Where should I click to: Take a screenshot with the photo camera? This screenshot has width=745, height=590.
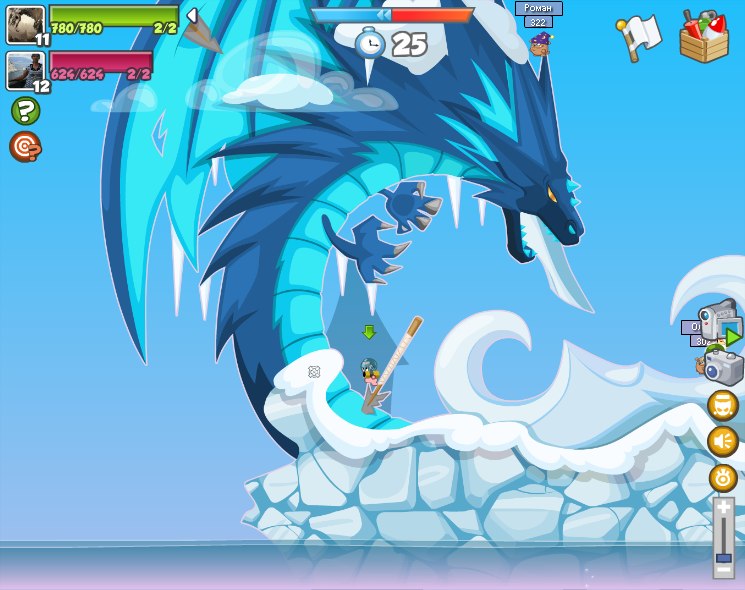(x=723, y=367)
